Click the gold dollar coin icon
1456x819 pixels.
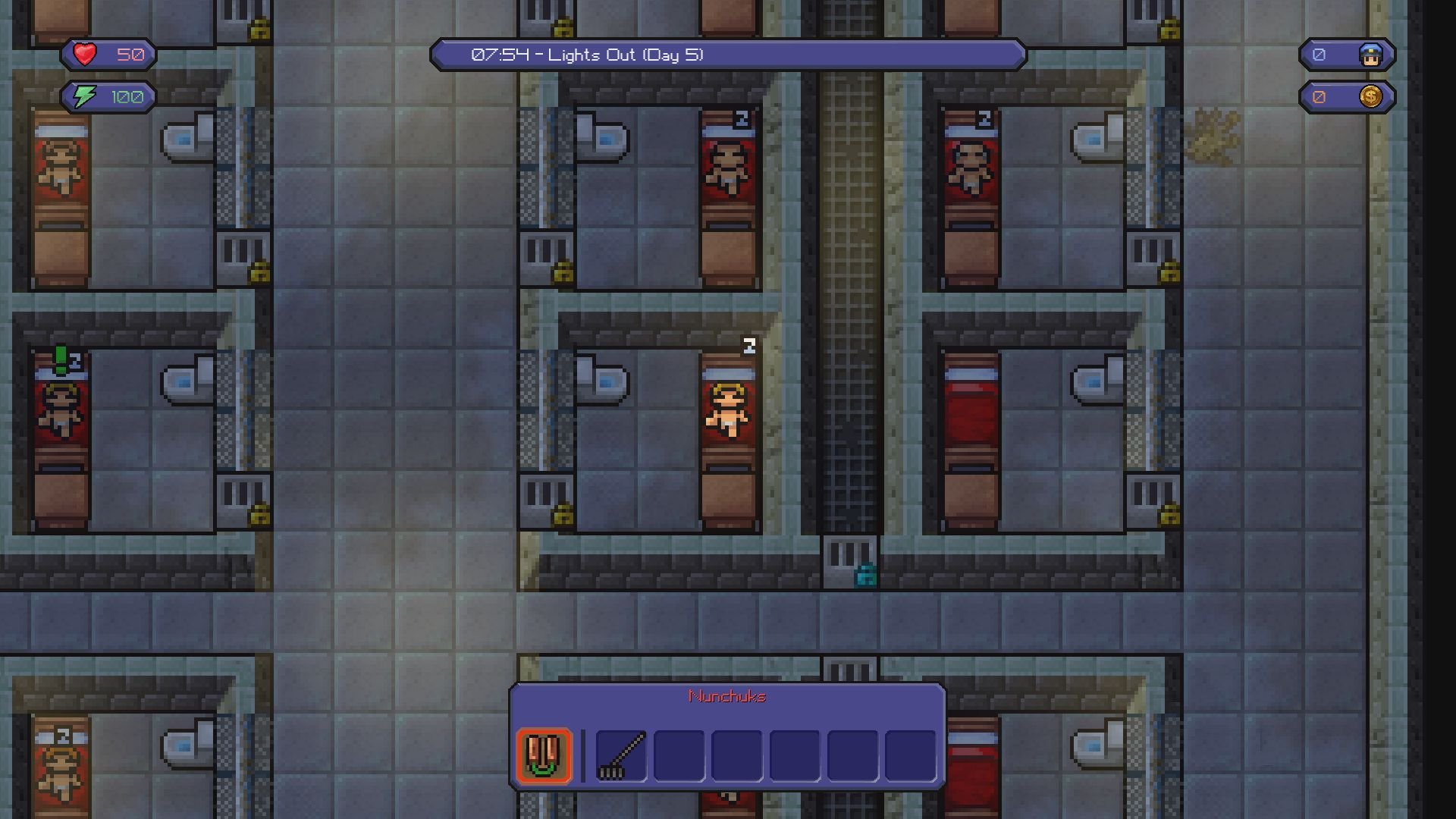[x=1370, y=96]
